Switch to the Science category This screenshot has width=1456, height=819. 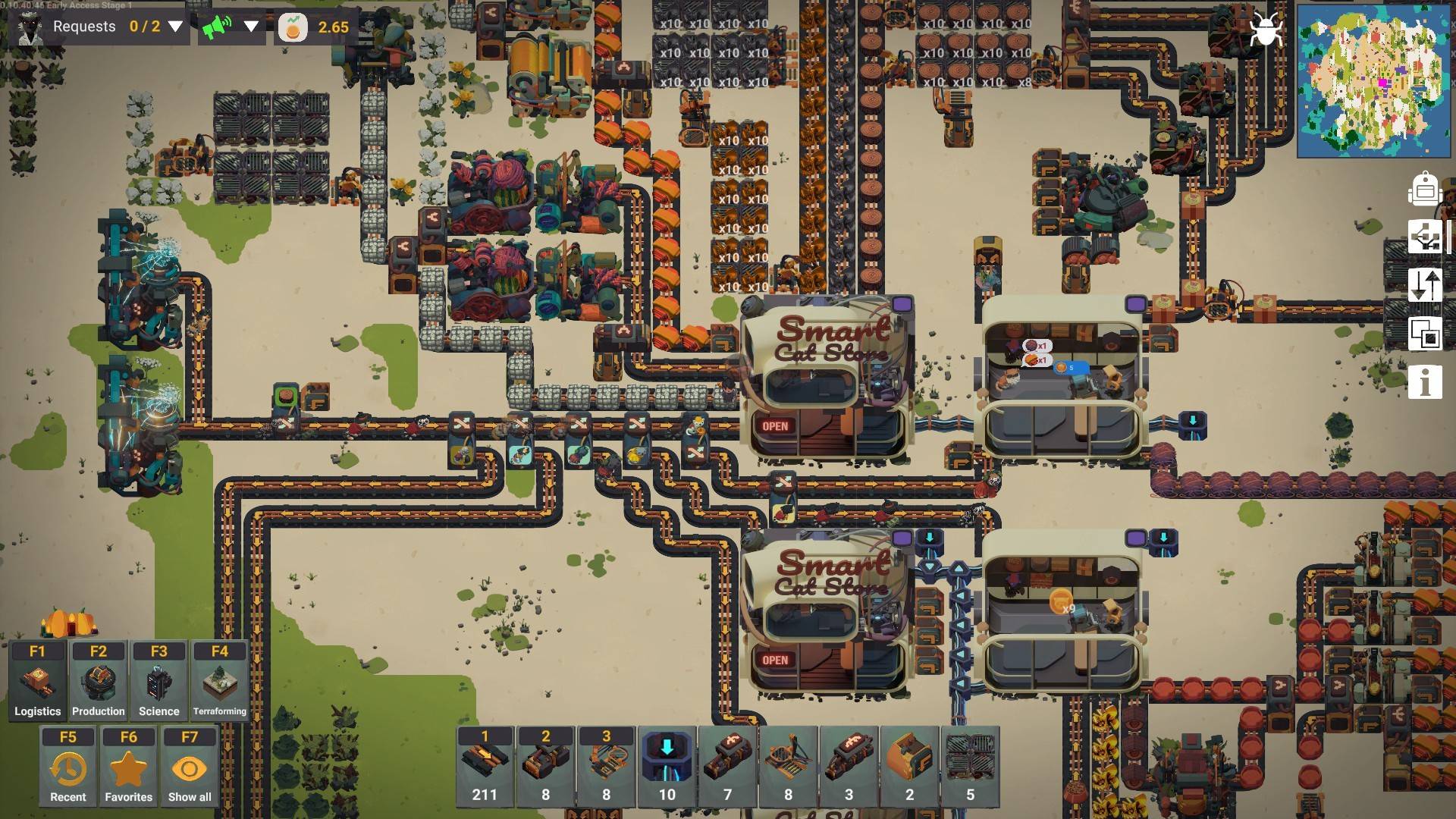click(158, 682)
